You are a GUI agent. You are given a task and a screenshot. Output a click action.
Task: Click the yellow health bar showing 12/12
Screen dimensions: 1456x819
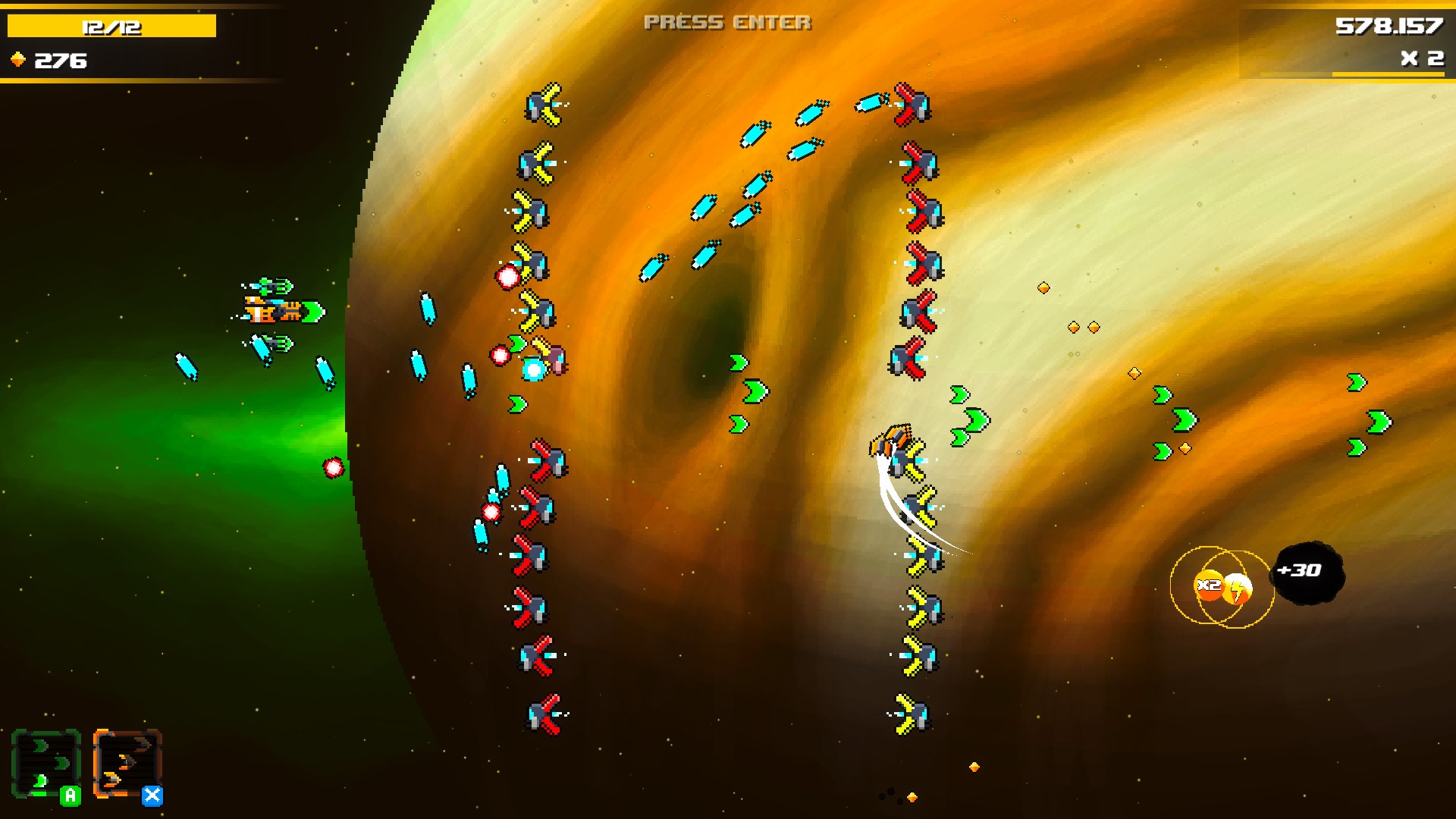110,24
